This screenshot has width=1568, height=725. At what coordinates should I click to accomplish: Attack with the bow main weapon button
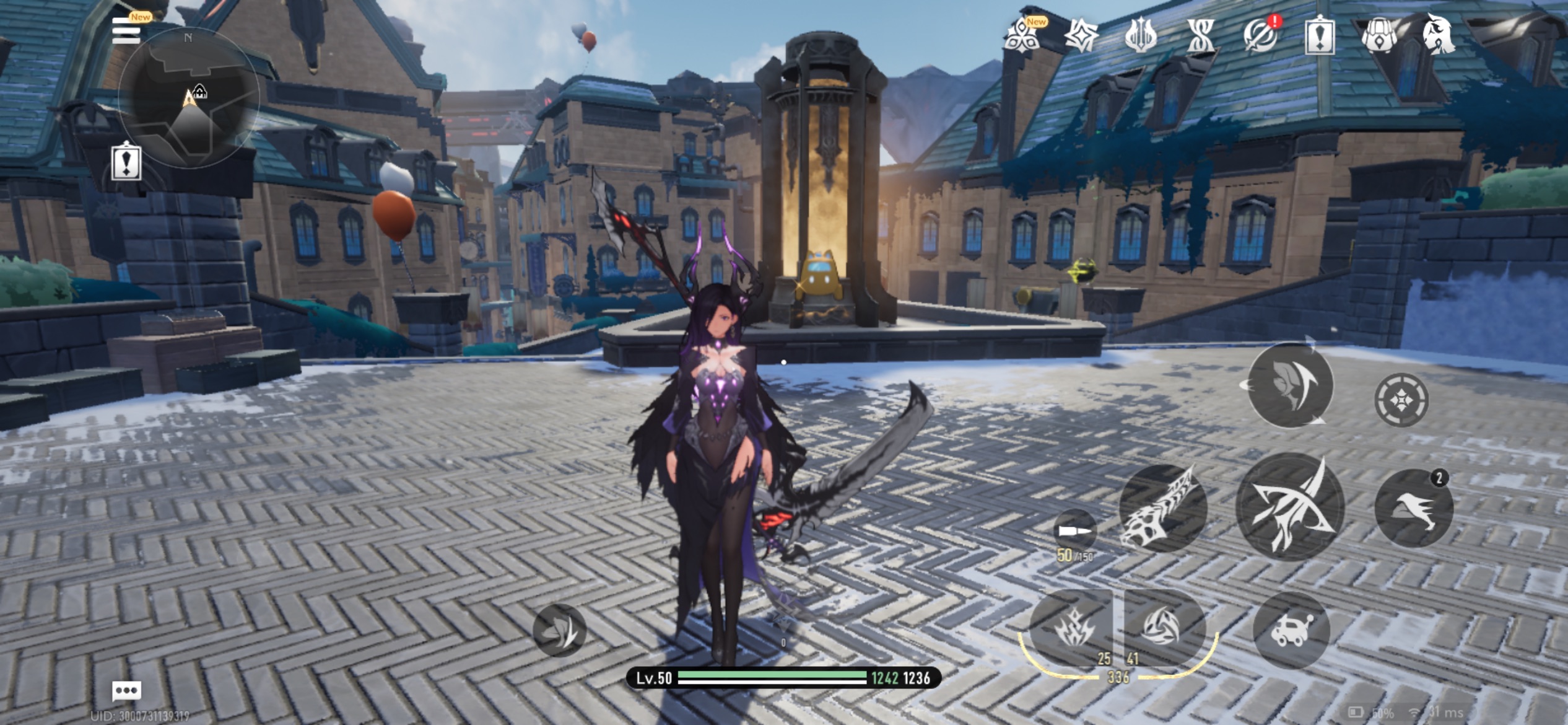(1290, 507)
